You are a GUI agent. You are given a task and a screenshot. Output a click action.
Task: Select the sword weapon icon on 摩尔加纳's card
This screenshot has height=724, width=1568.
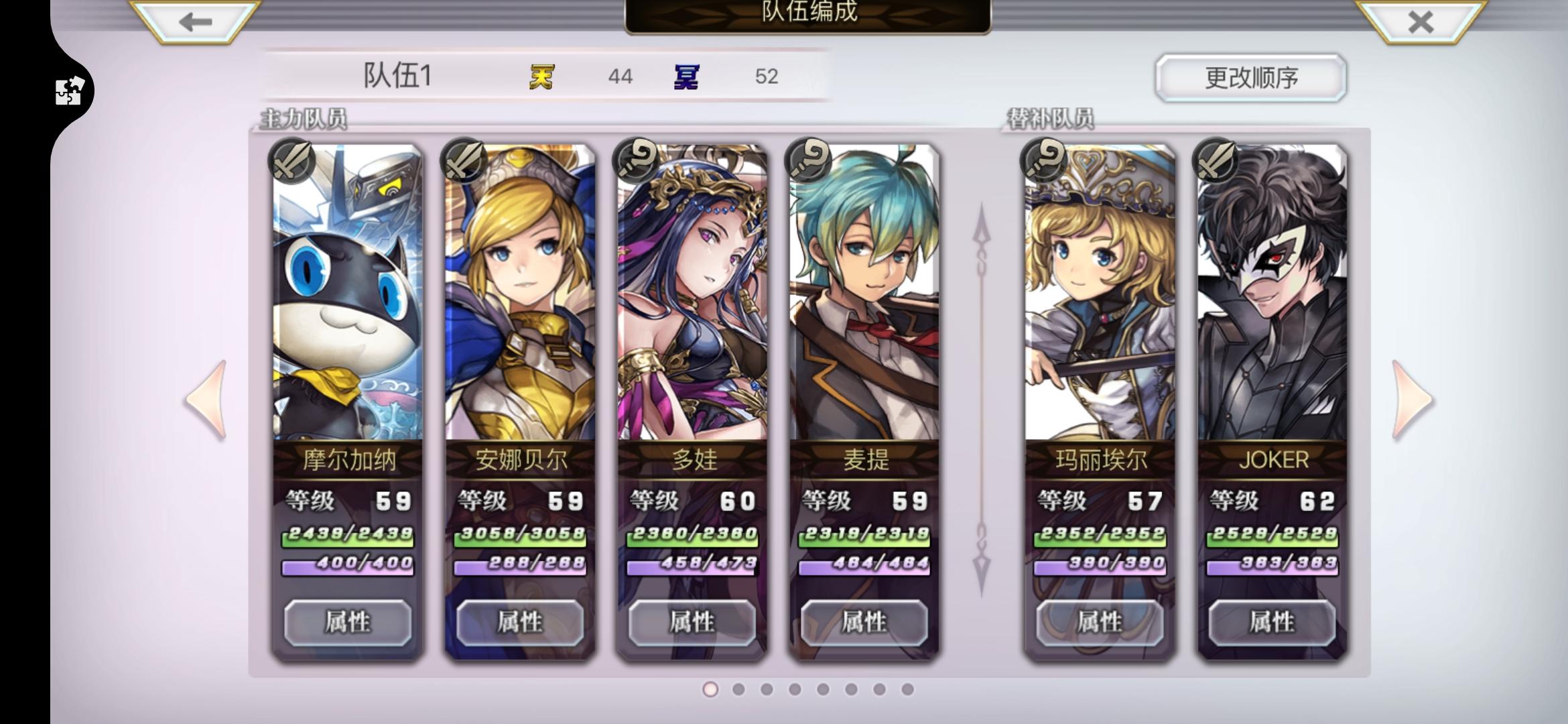coord(293,161)
